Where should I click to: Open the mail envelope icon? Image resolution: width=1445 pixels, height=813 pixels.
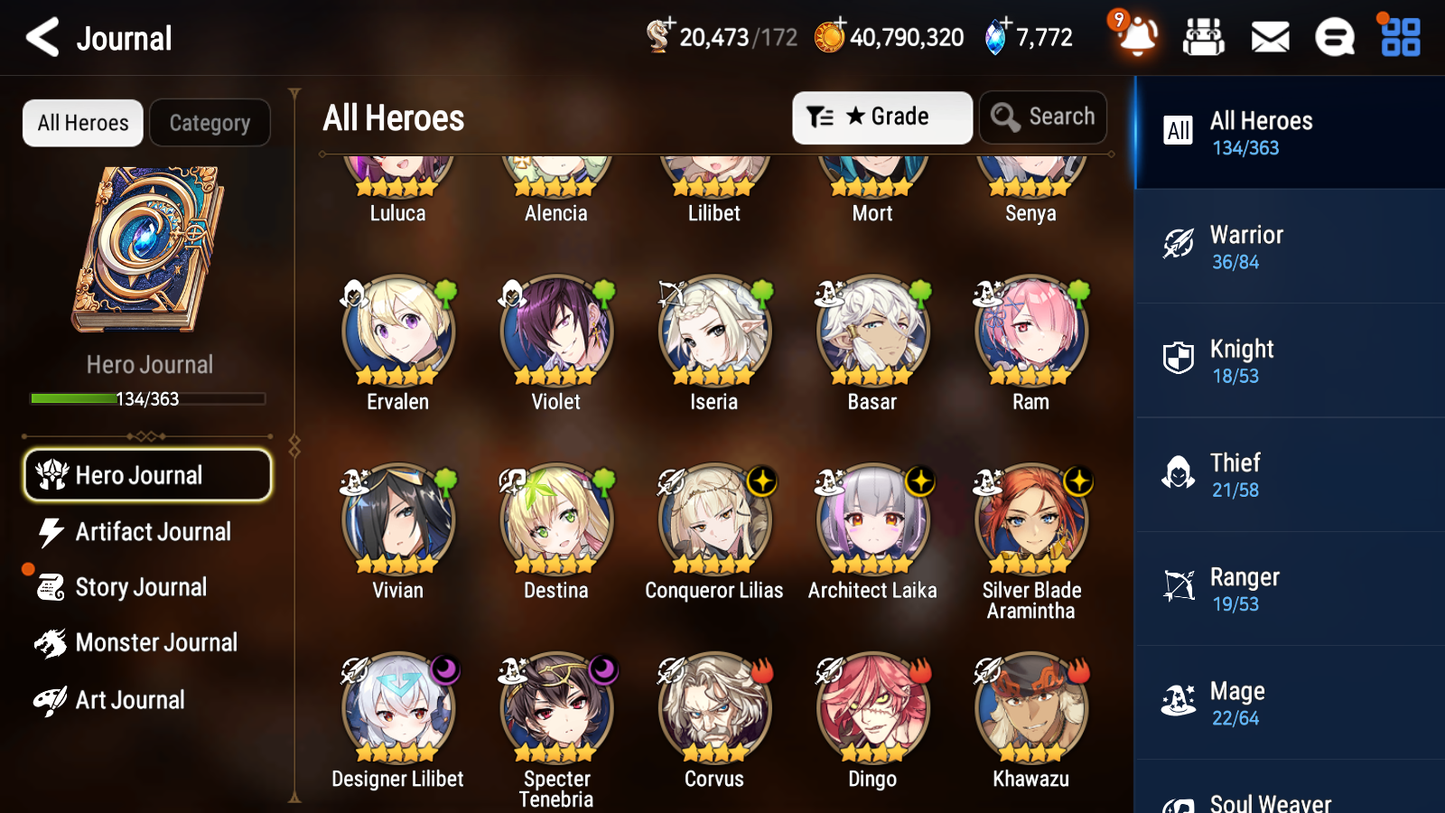click(1269, 36)
